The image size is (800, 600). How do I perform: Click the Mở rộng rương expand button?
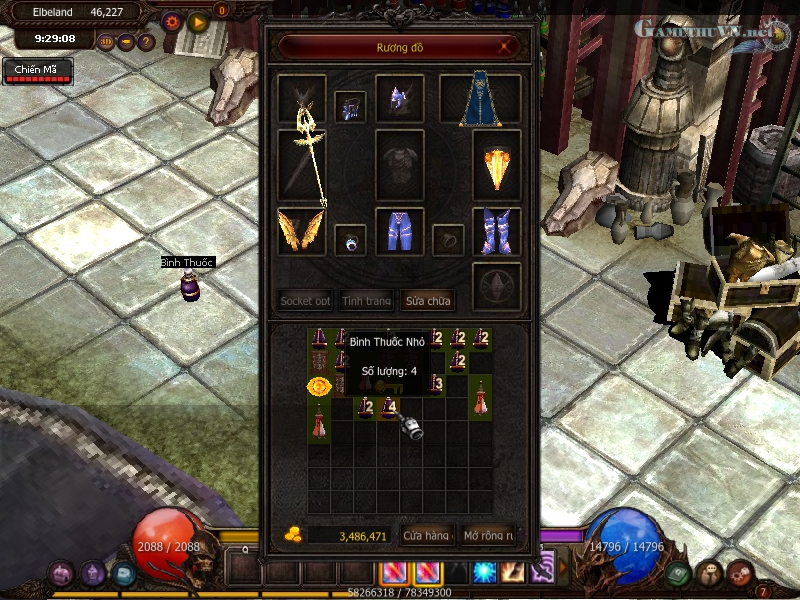(488, 536)
